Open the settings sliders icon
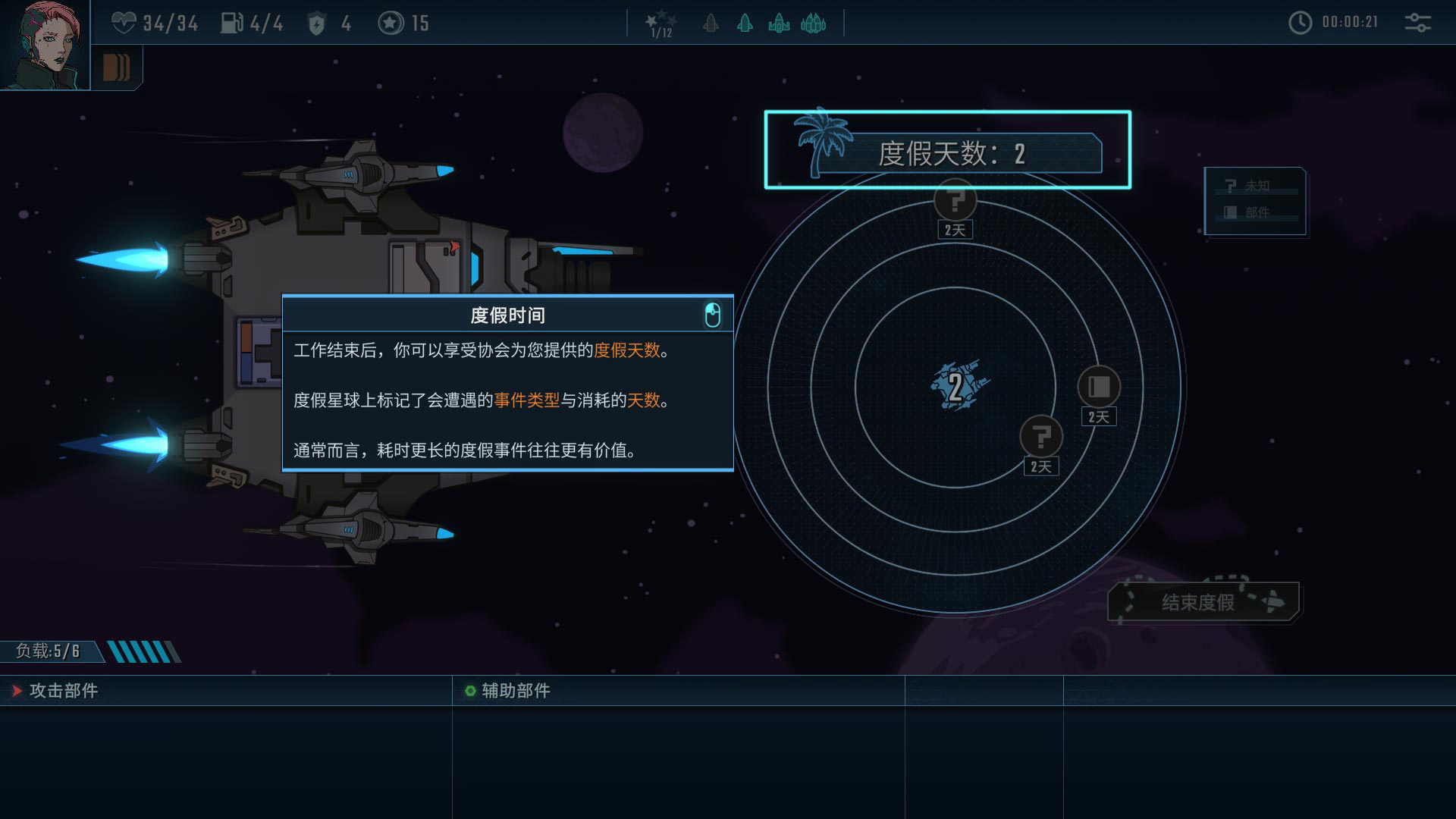The image size is (1456, 819). pyautogui.click(x=1417, y=23)
